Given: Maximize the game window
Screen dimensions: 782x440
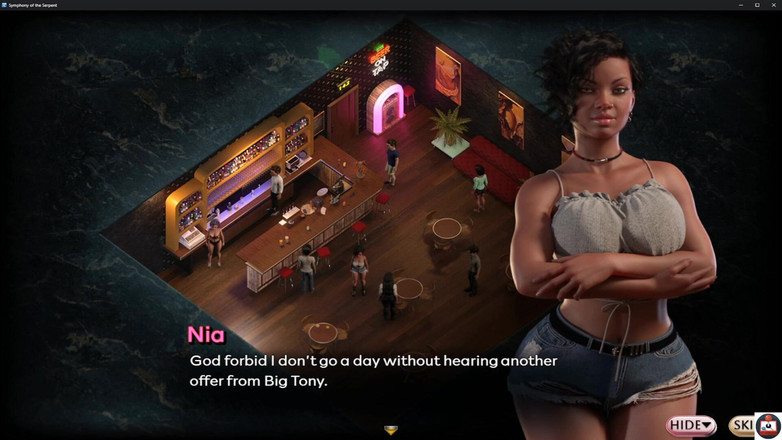Looking at the screenshot, I should coord(757,5).
